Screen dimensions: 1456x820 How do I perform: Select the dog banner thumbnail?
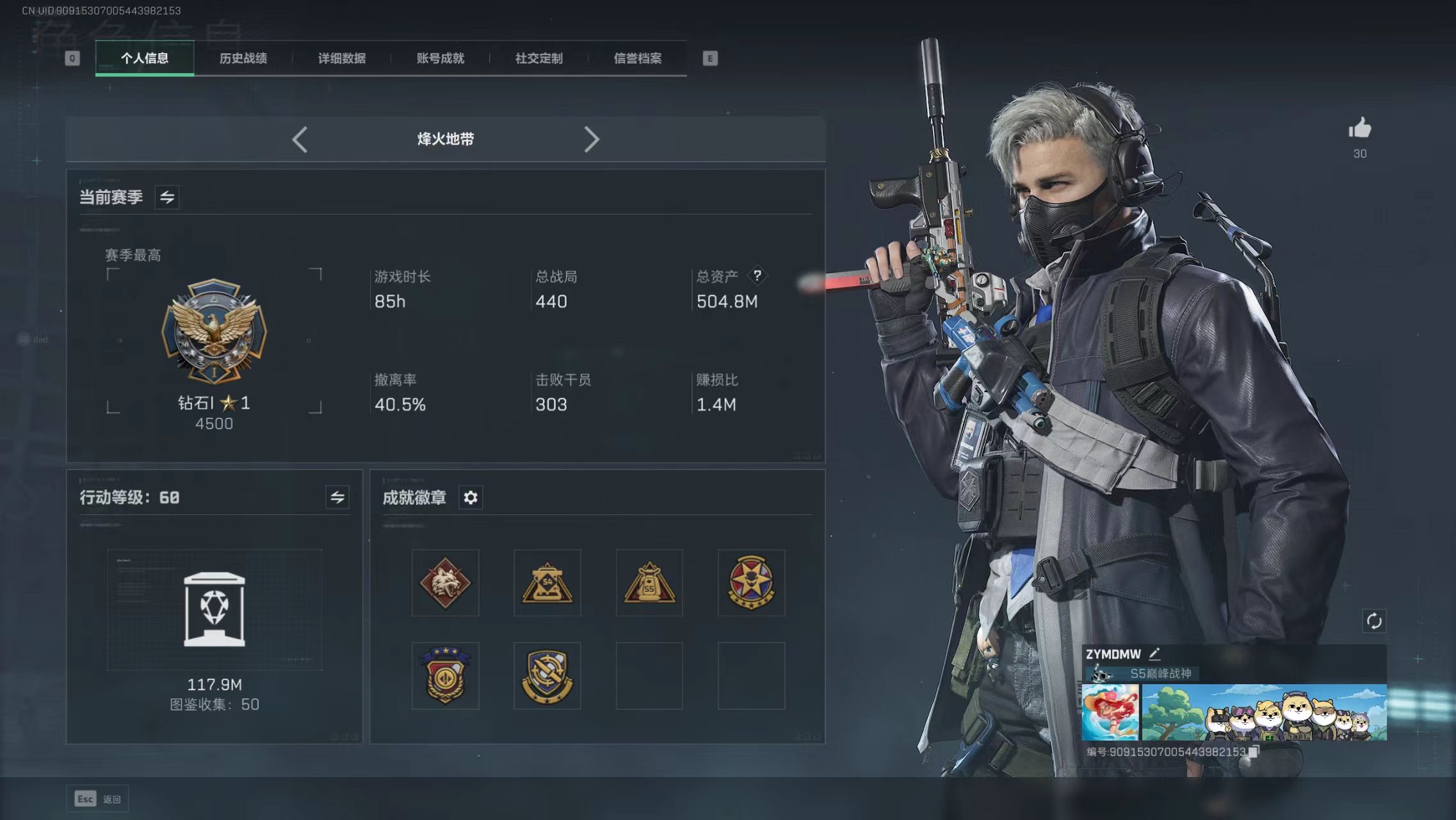(x=1265, y=711)
